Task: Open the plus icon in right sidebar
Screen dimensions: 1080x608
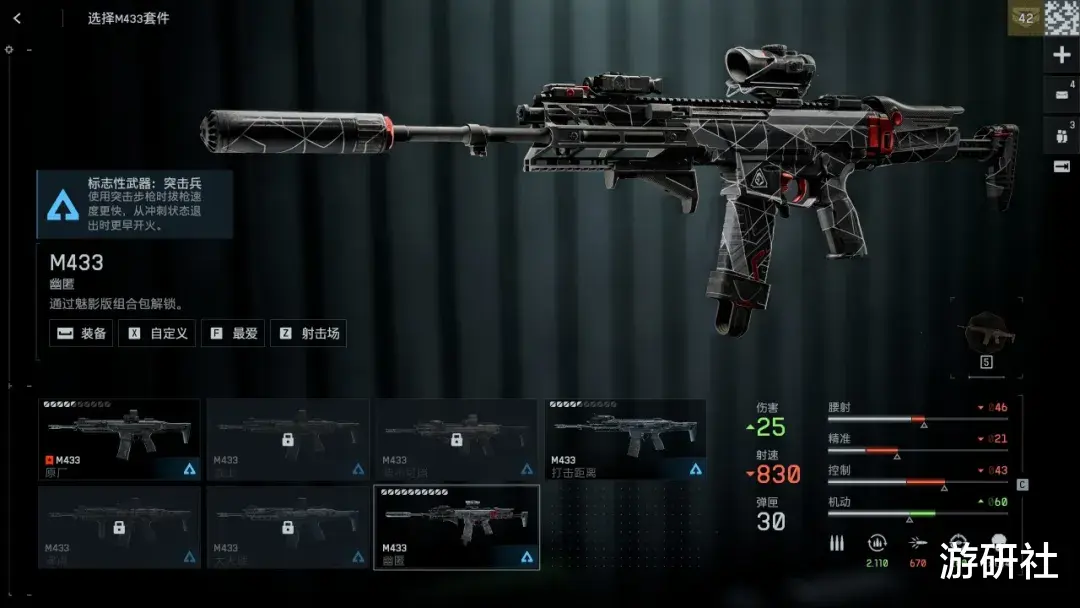Action: coord(1061,56)
